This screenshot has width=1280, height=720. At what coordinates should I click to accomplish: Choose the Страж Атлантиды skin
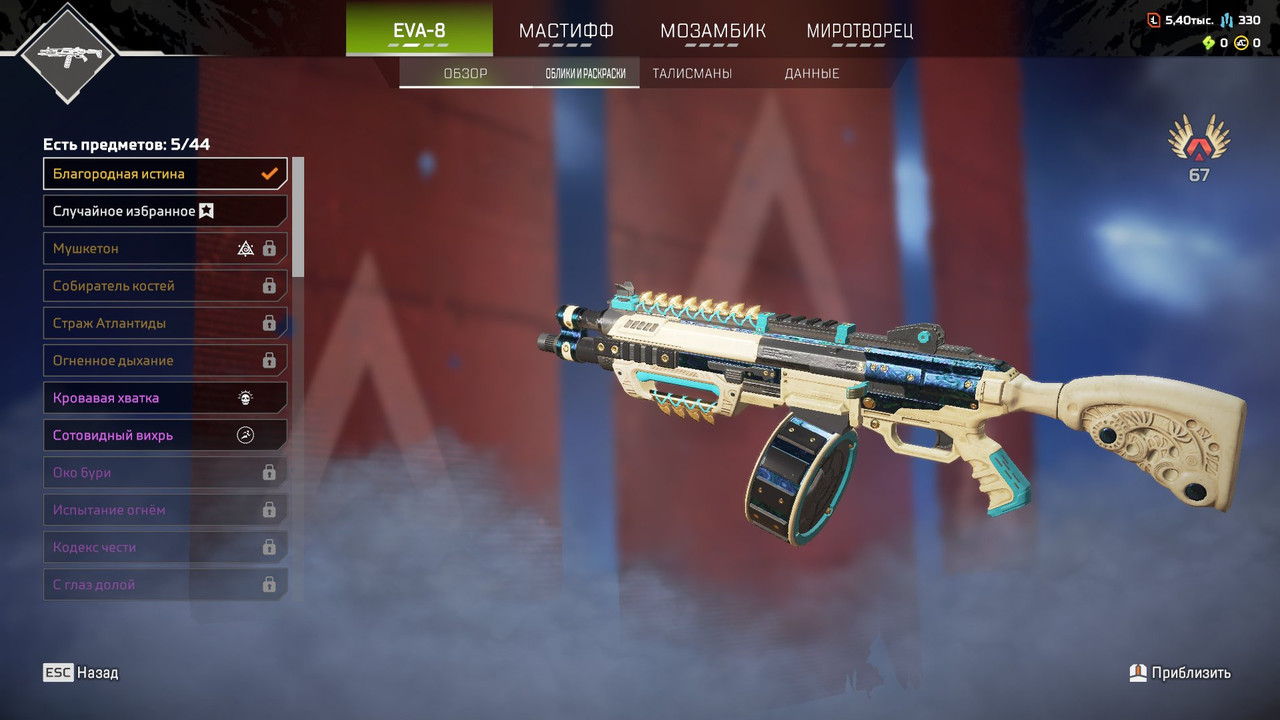(165, 323)
